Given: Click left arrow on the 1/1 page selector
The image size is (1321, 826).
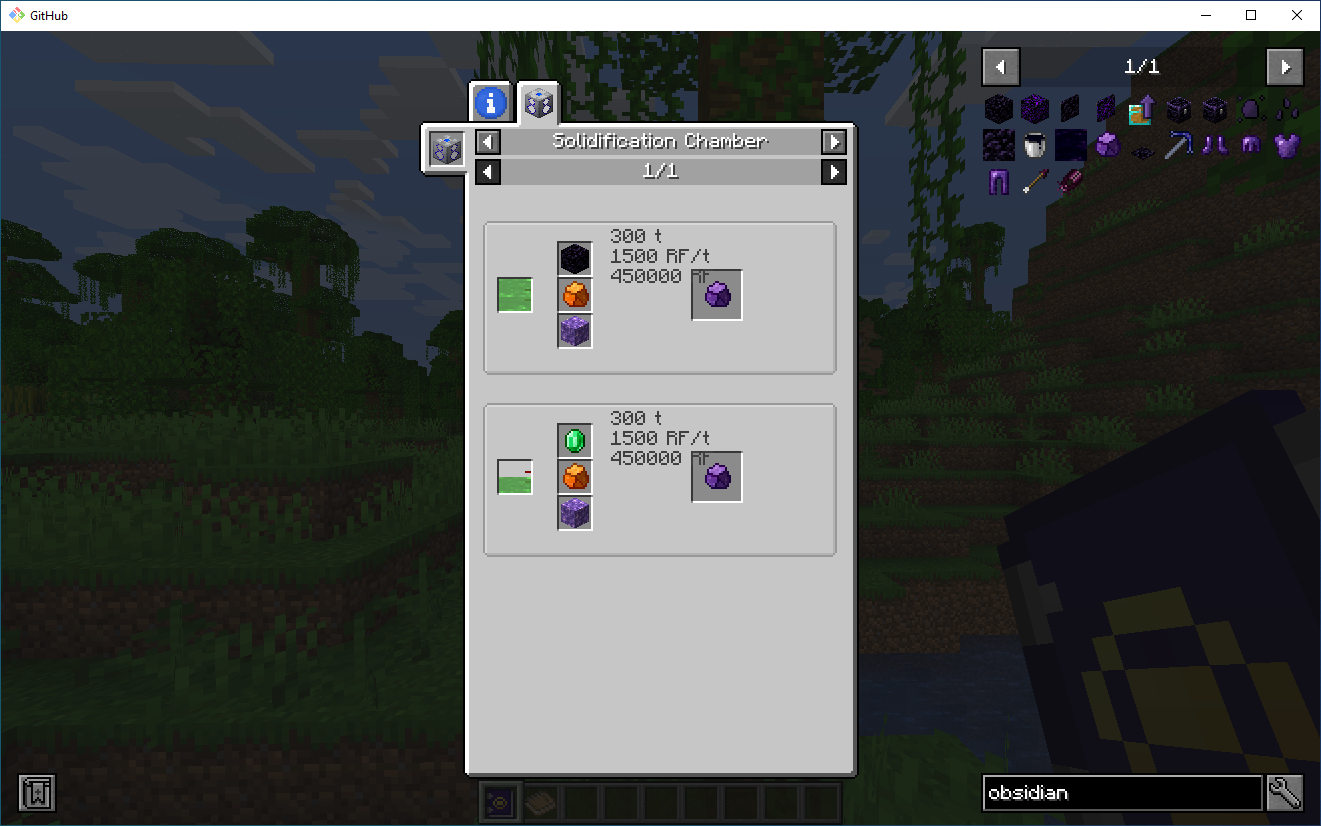Looking at the screenshot, I should point(487,171).
